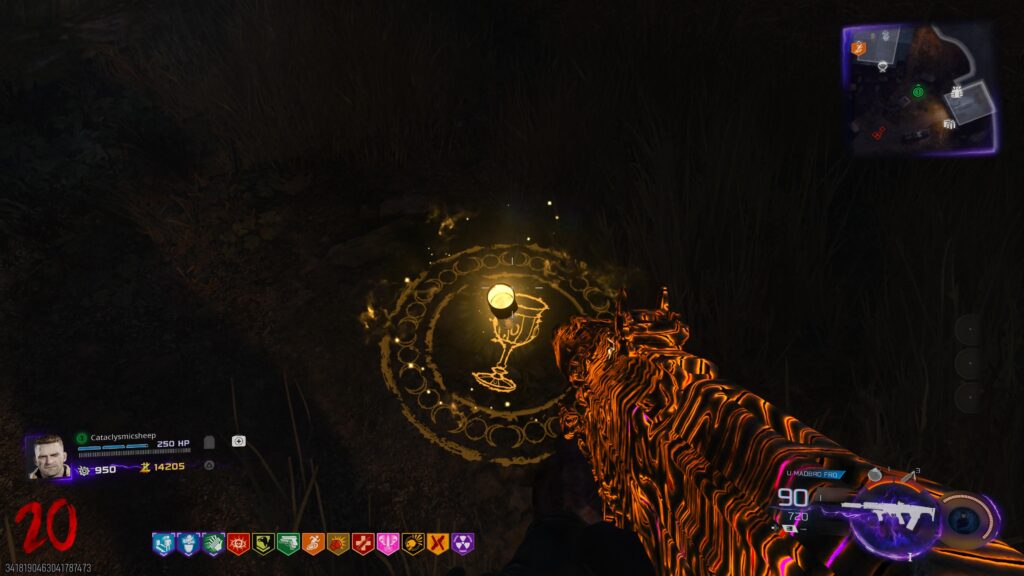Click the red eye Death Perception perk
Viewport: 1024px width, 576px height.
(238, 544)
